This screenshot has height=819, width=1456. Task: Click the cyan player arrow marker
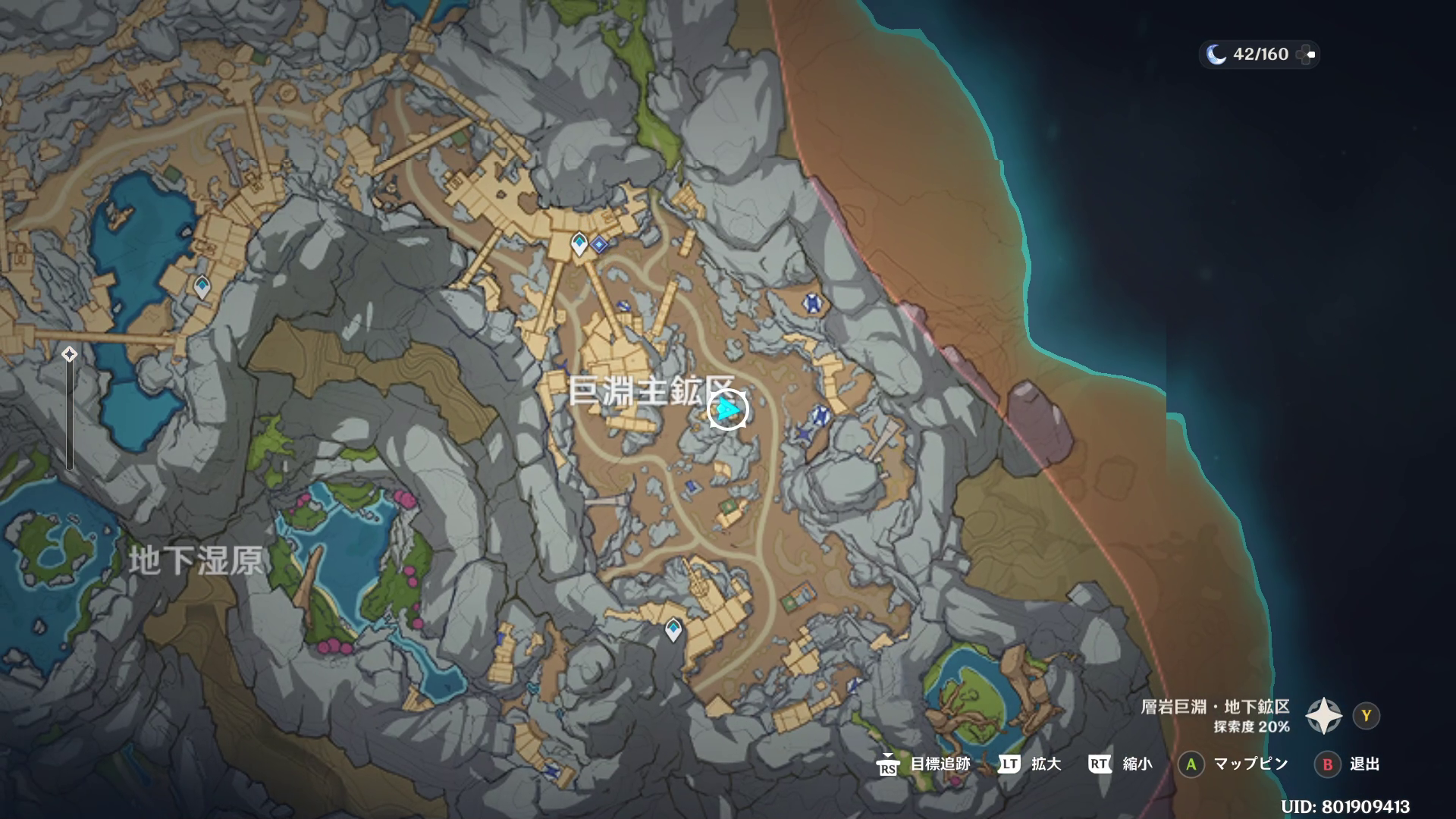pos(728,410)
